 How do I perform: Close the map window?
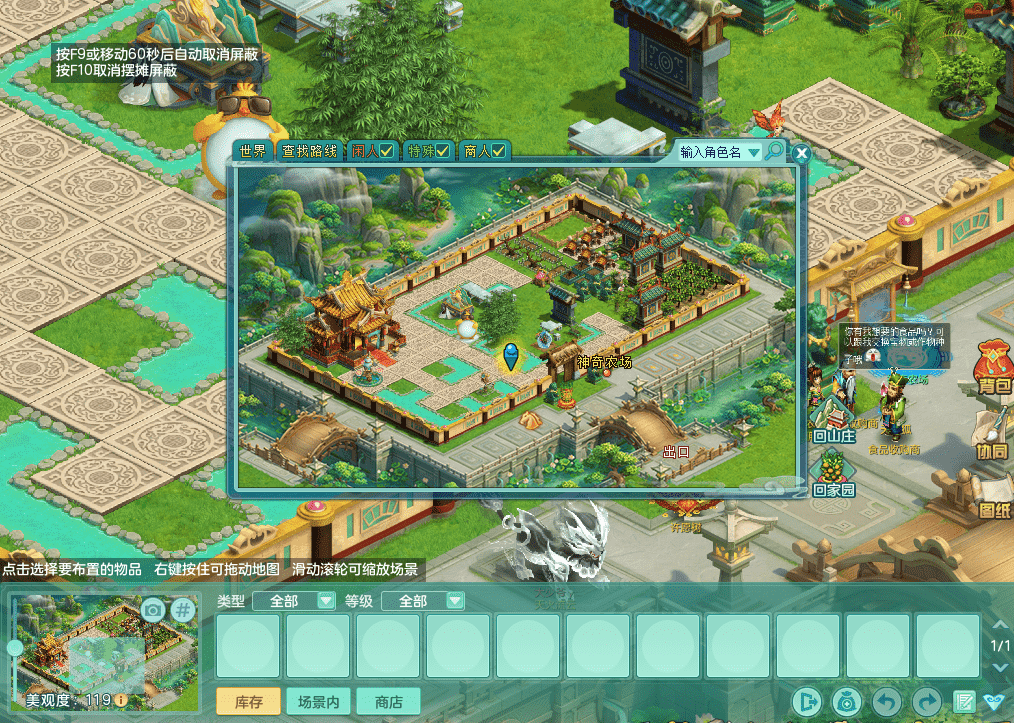point(801,154)
